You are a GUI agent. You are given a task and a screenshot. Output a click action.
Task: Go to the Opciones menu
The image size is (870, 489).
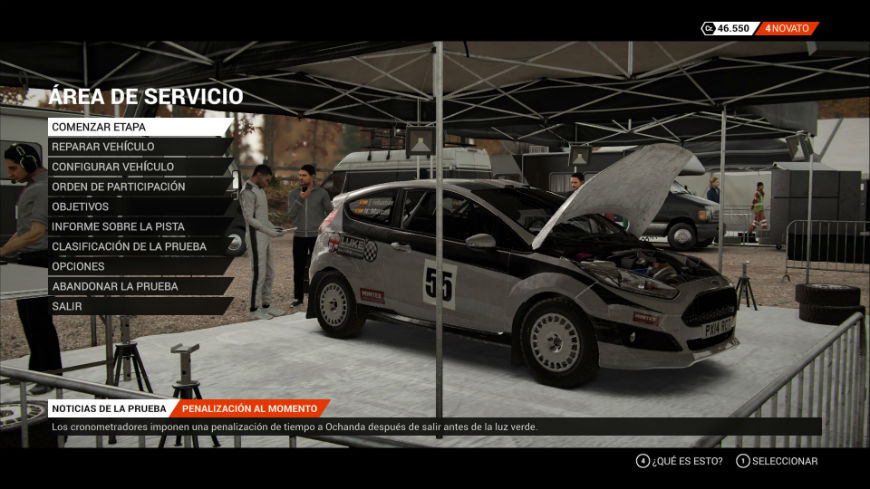coord(138,267)
